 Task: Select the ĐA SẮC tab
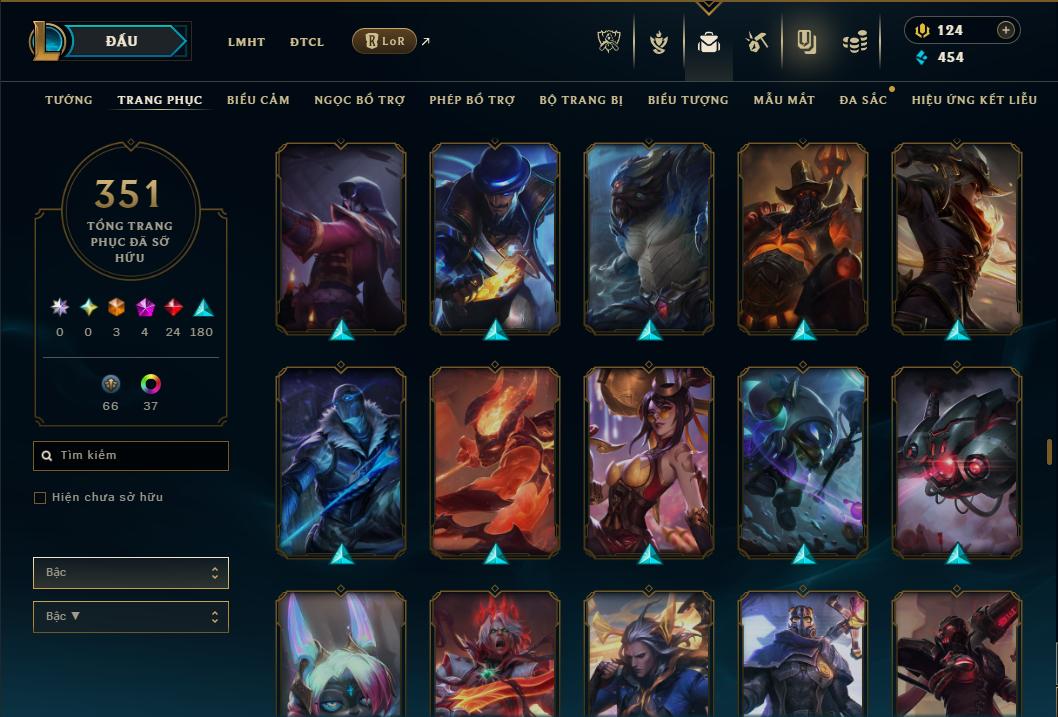pyautogui.click(x=863, y=100)
